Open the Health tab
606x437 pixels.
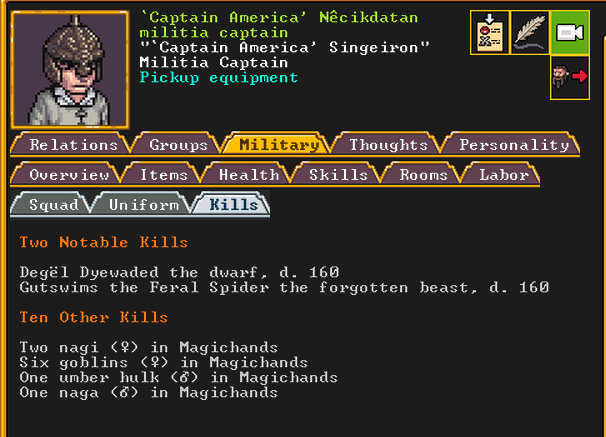(x=248, y=175)
